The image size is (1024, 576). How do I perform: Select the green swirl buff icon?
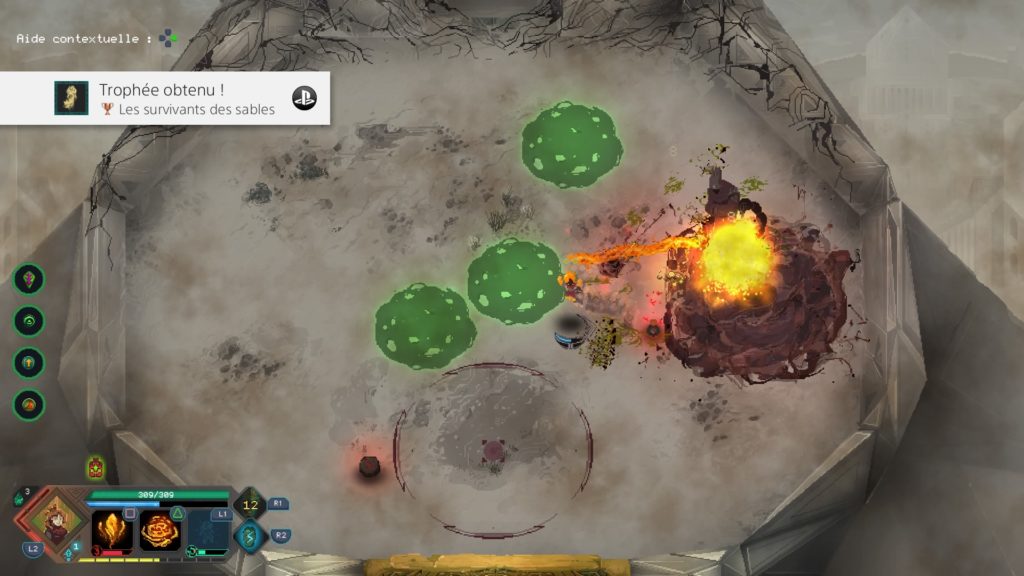pyautogui.click(x=28, y=321)
